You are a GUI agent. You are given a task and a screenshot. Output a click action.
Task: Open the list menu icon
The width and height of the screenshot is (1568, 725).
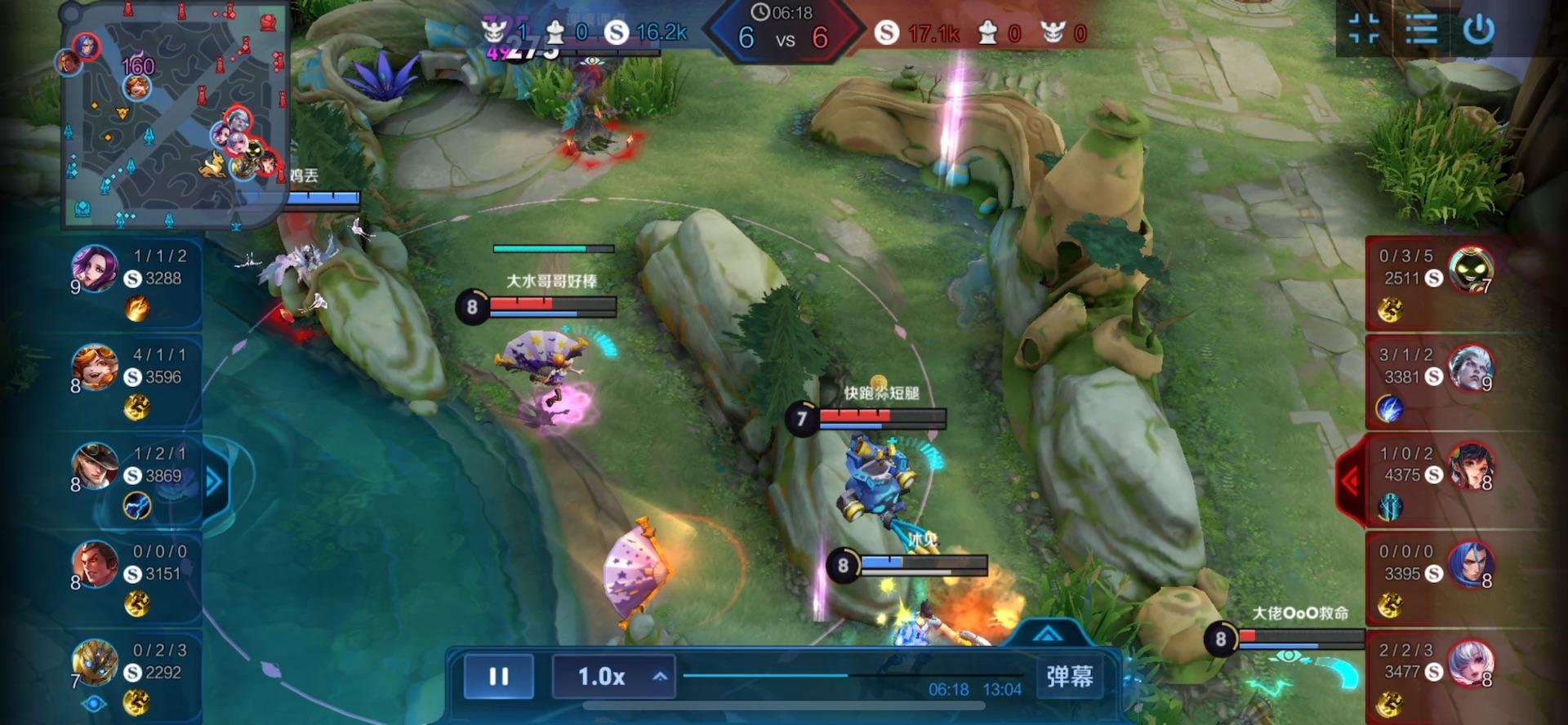tap(1421, 30)
